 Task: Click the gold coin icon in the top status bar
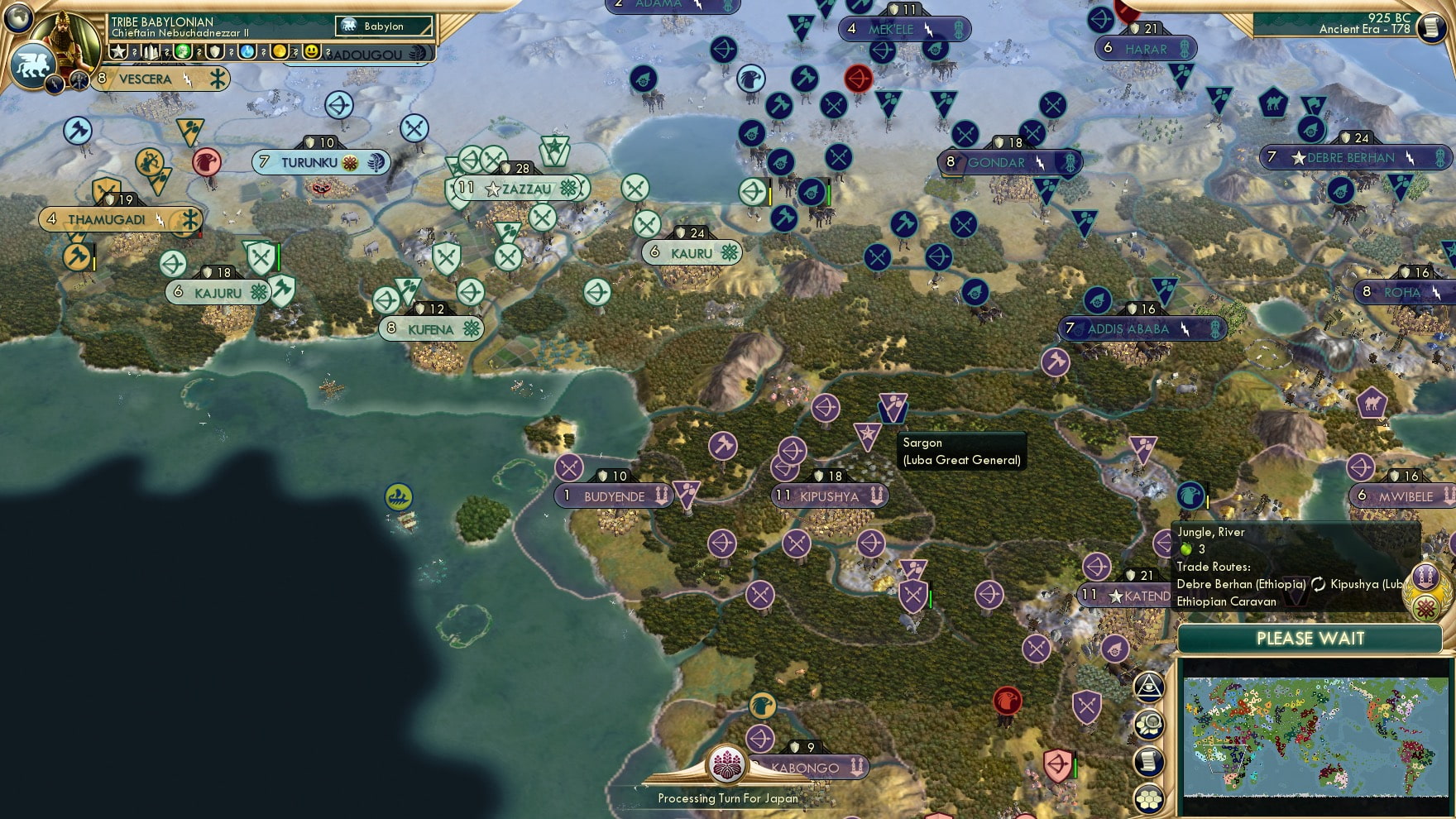coord(280,52)
